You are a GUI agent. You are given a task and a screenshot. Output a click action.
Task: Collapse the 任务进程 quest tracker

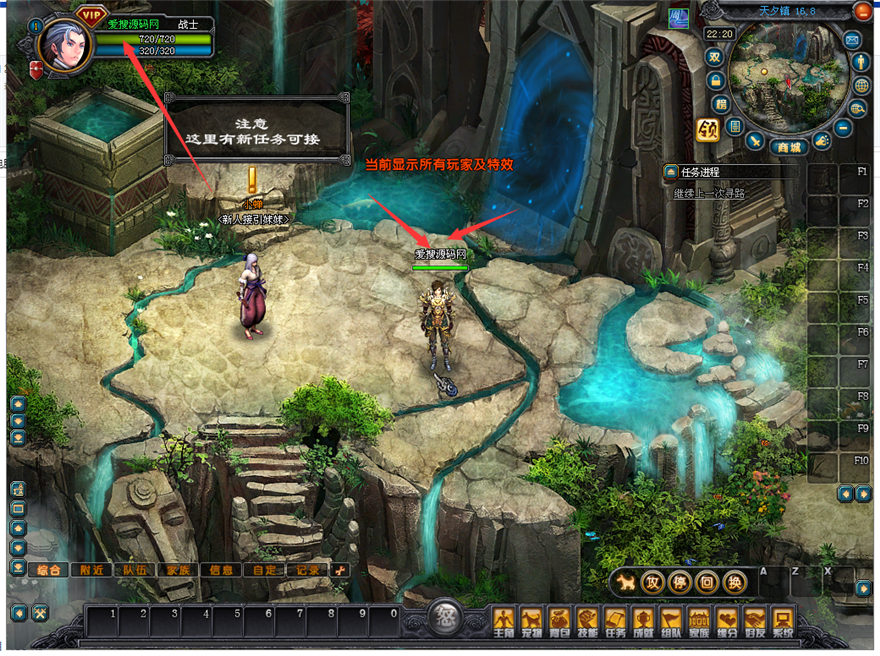[671, 172]
